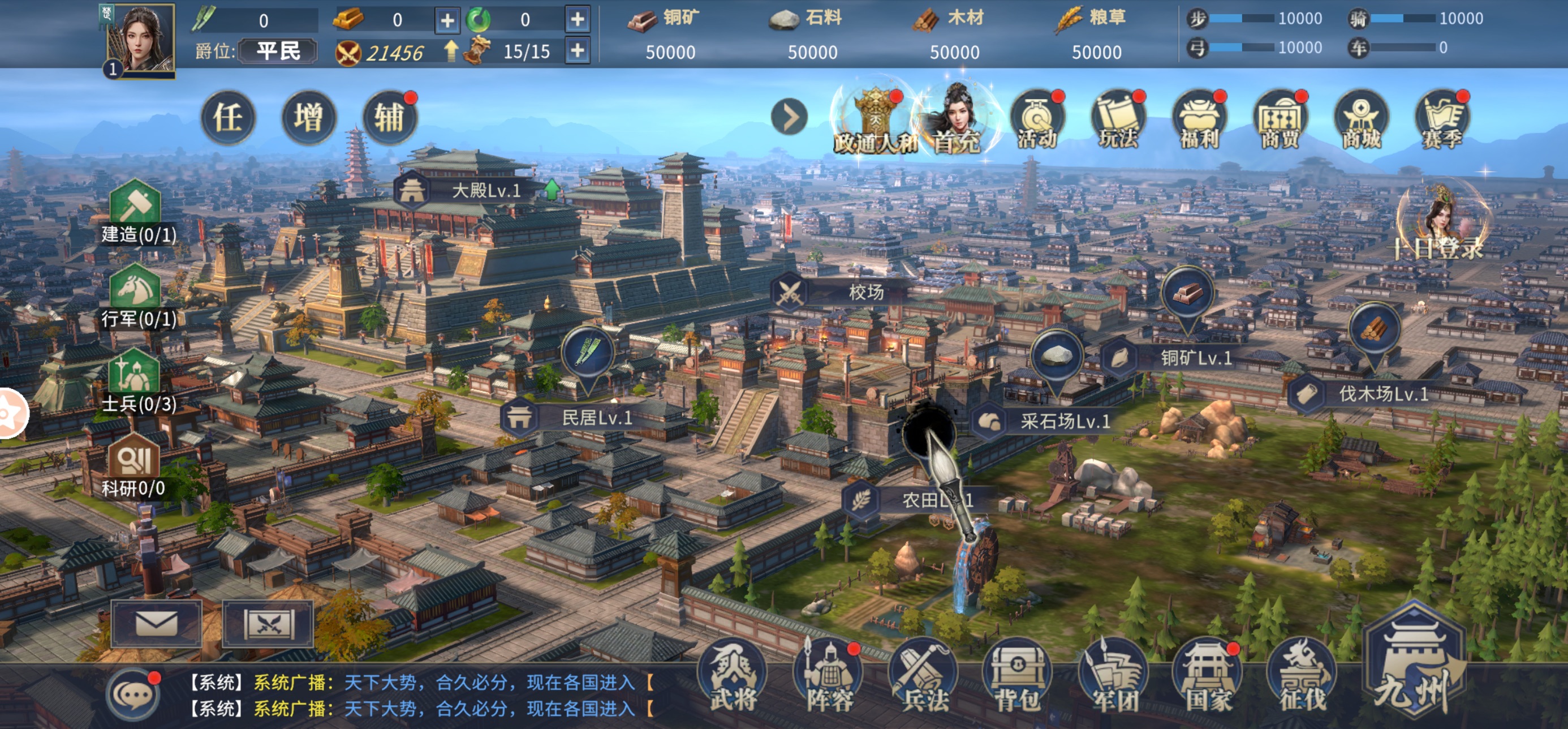Image resolution: width=1568 pixels, height=729 pixels.
Task: Open the chat bubble window
Action: (x=133, y=695)
